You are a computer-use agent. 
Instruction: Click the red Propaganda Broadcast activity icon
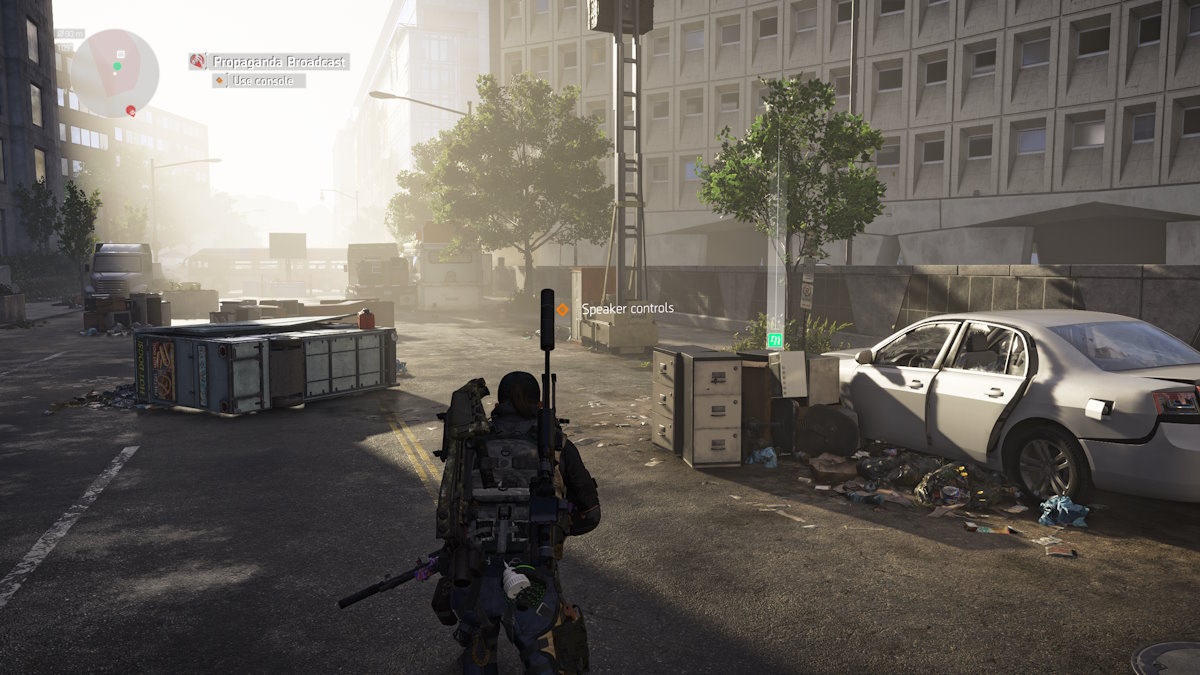coord(198,62)
